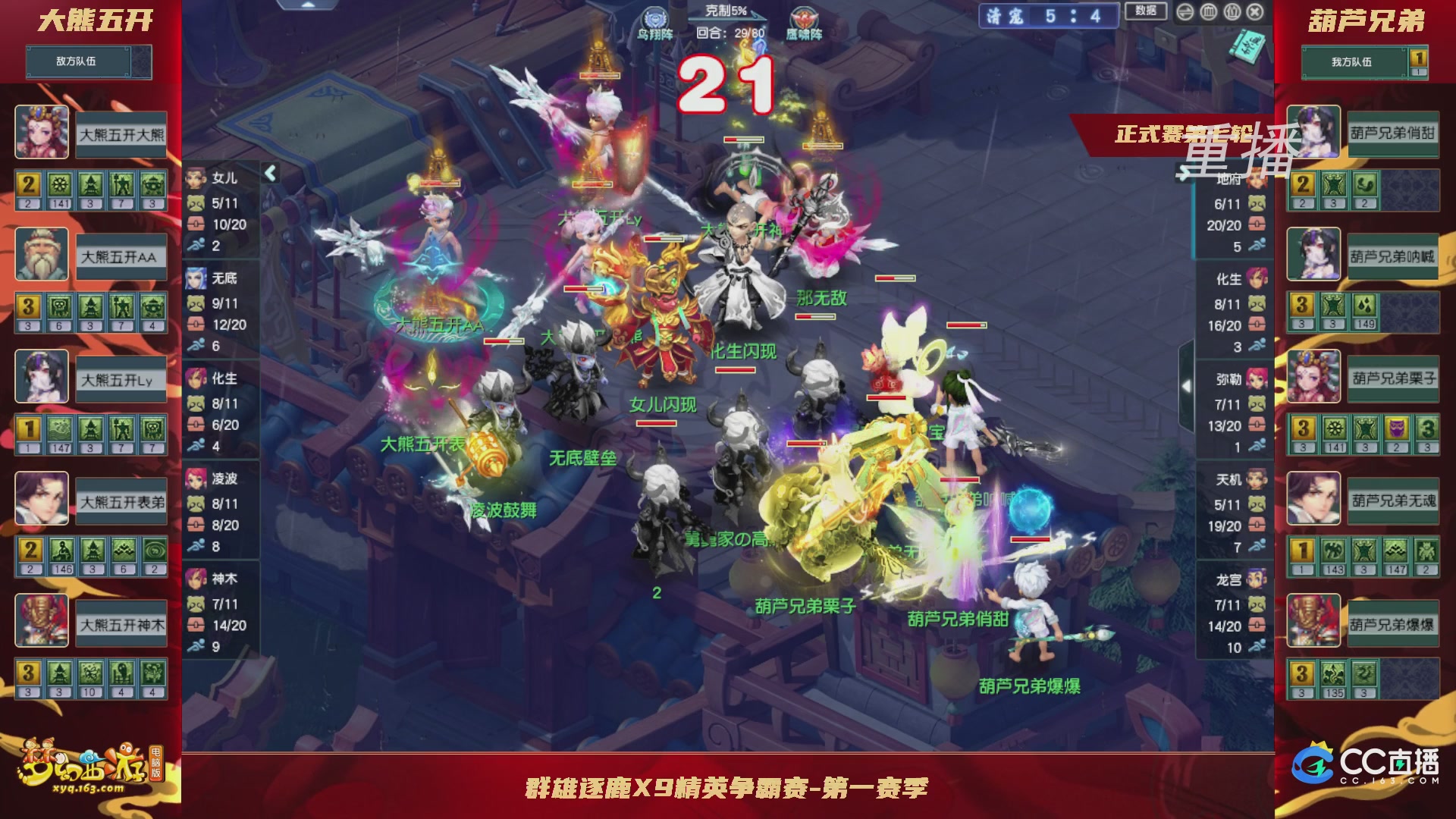
Task: Click the arrow beside the 克制5% indicator
Action: (x=757, y=16)
